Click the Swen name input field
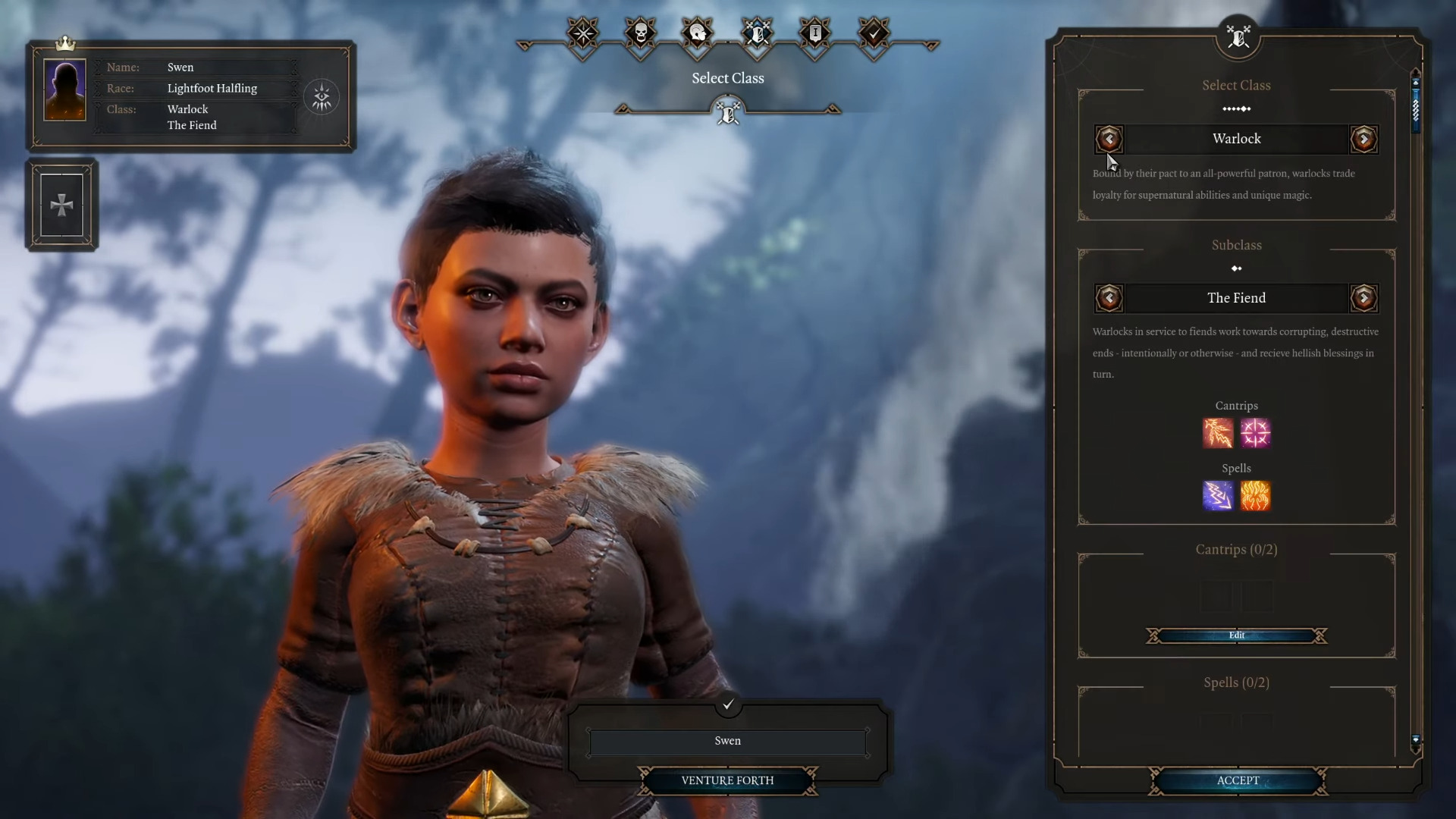The width and height of the screenshot is (1456, 819). point(727,741)
